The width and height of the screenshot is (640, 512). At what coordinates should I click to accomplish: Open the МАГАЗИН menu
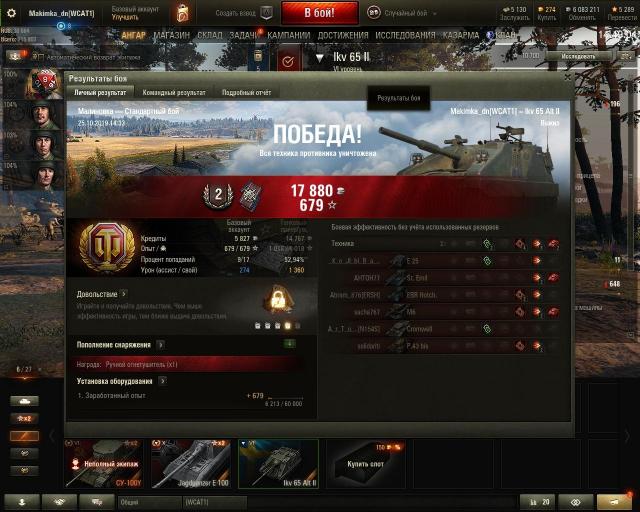(172, 34)
